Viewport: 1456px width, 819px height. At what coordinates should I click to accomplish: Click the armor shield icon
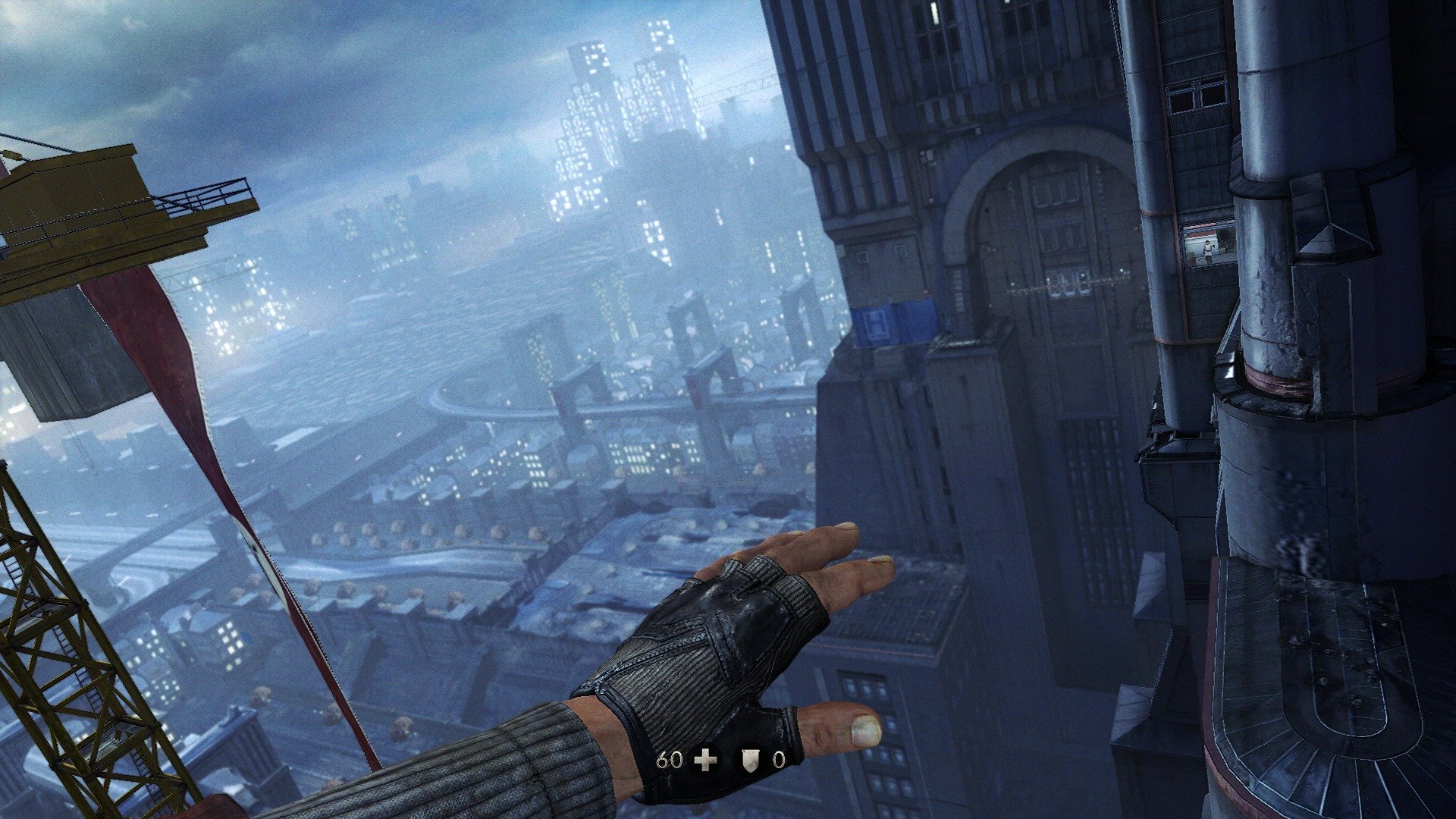click(x=750, y=761)
